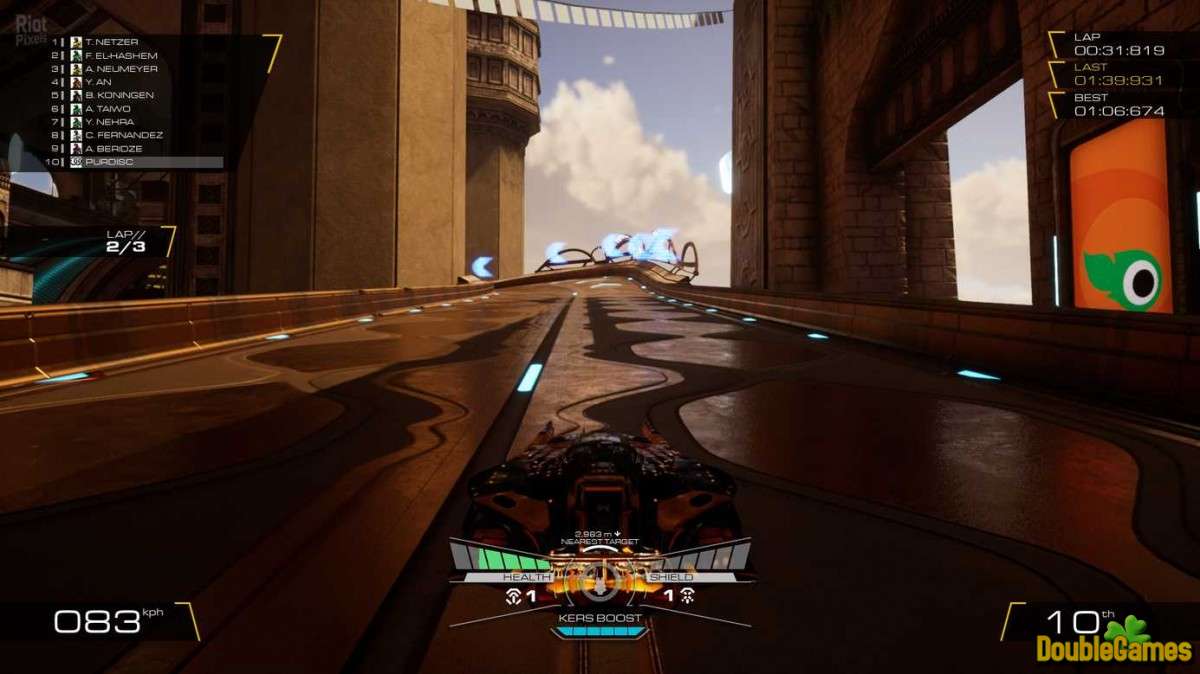Click F. El-Hashem's leaderboard row
Viewport: 1200px width, 674px height.
[x=118, y=55]
